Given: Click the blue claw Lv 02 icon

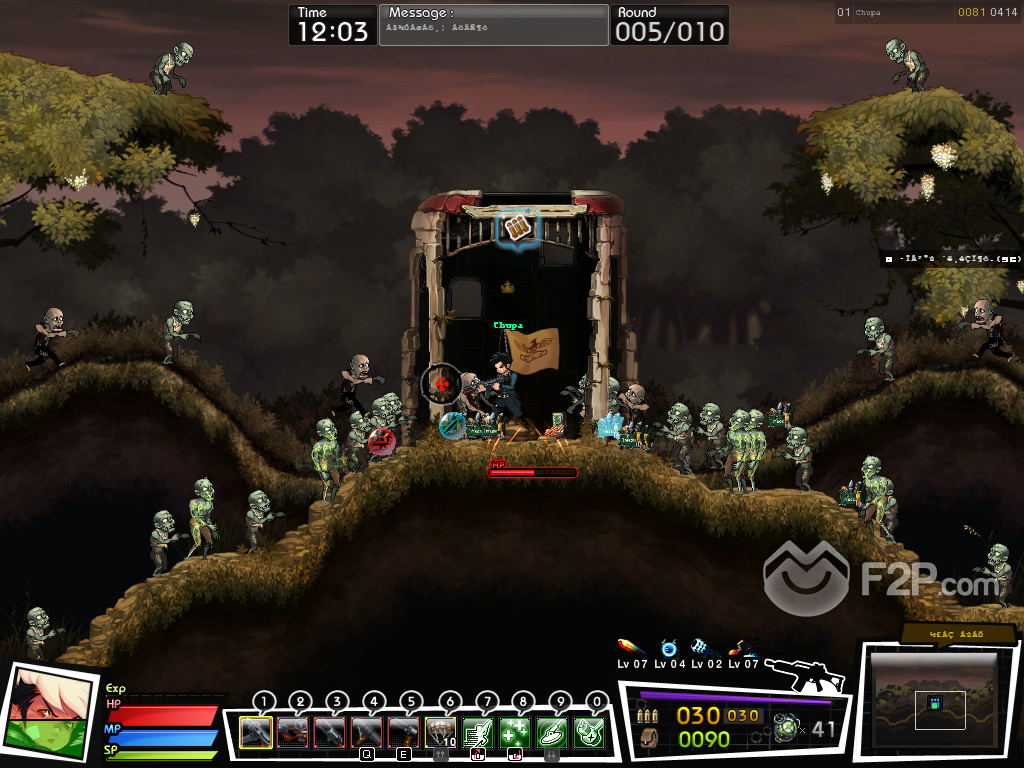Looking at the screenshot, I should [704, 647].
